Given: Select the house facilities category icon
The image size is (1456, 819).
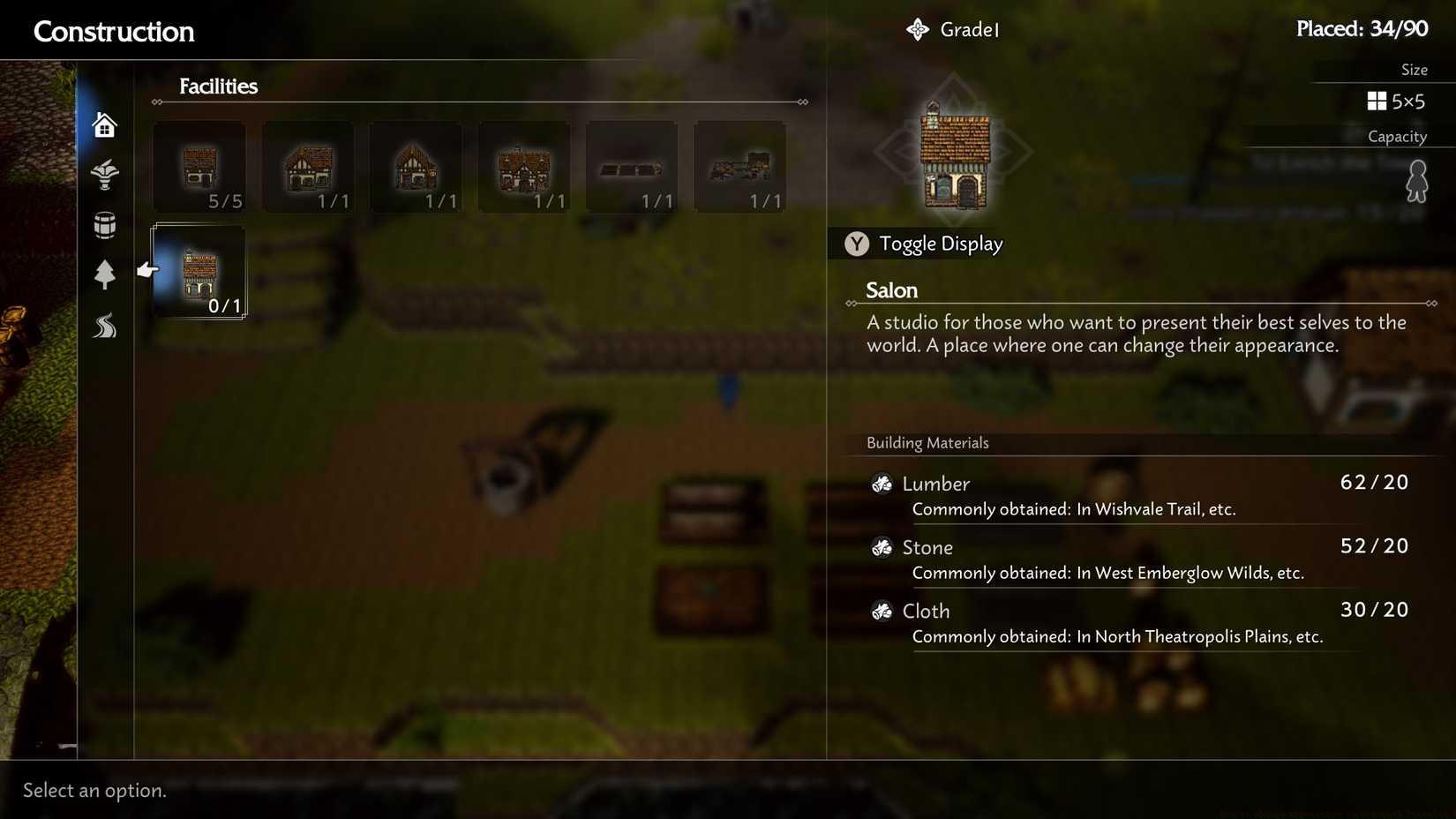Looking at the screenshot, I should [x=104, y=124].
